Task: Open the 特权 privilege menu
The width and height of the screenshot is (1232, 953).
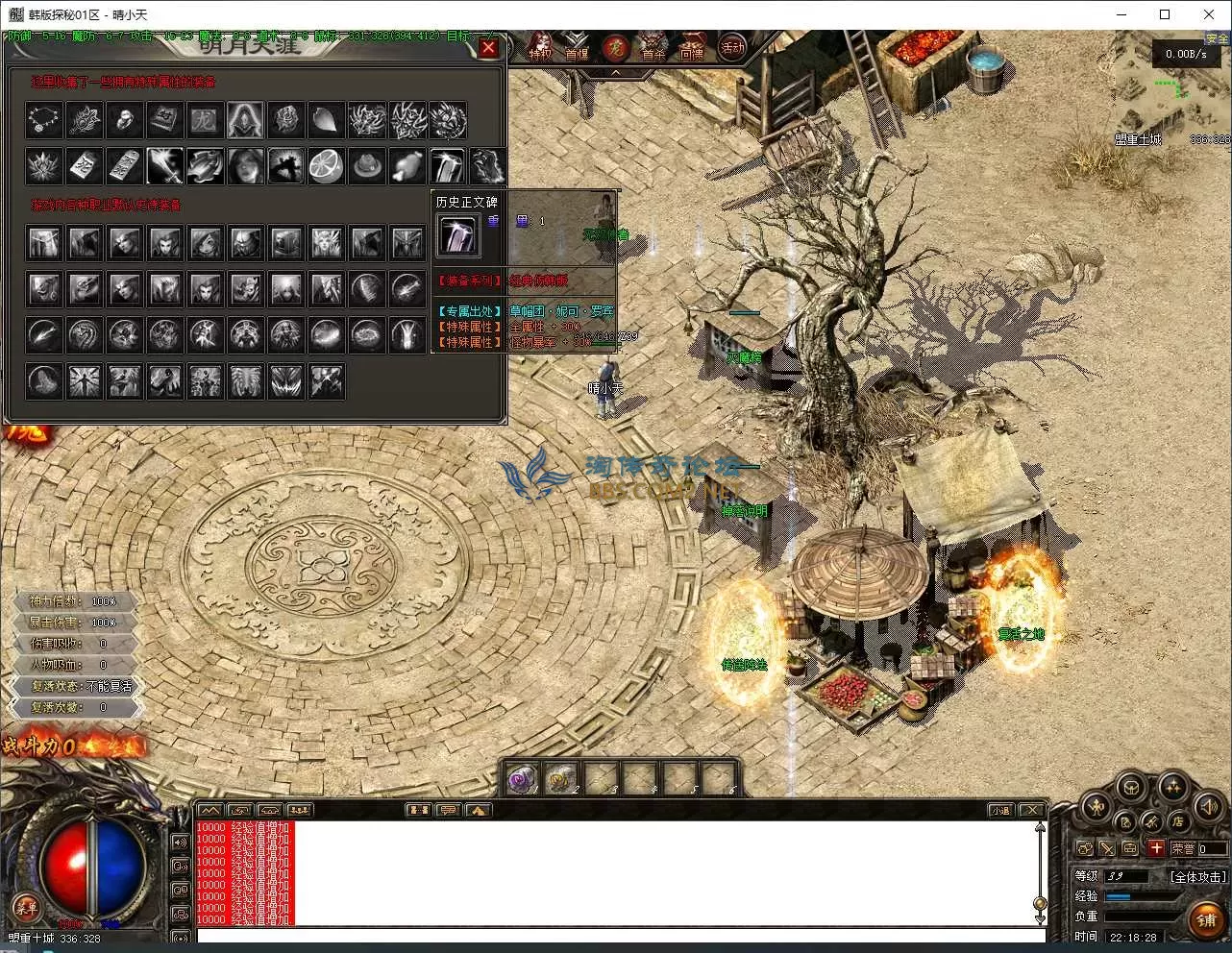Action: 541,48
